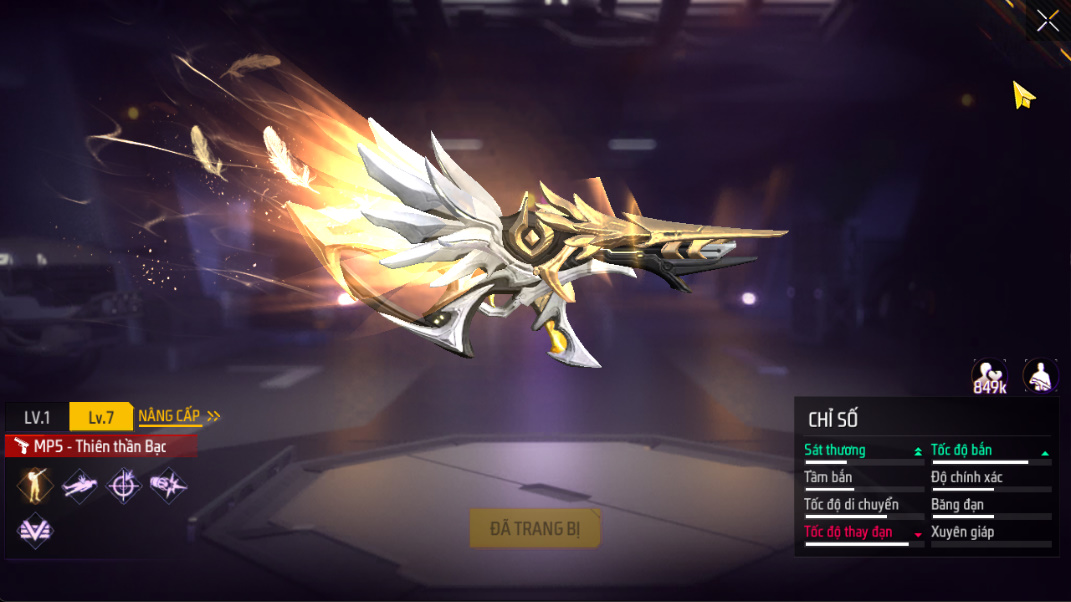Viewport: 1071px width, 602px height.
Task: Select the chevron rank emblem effect icon
Action: pyautogui.click(x=36, y=530)
